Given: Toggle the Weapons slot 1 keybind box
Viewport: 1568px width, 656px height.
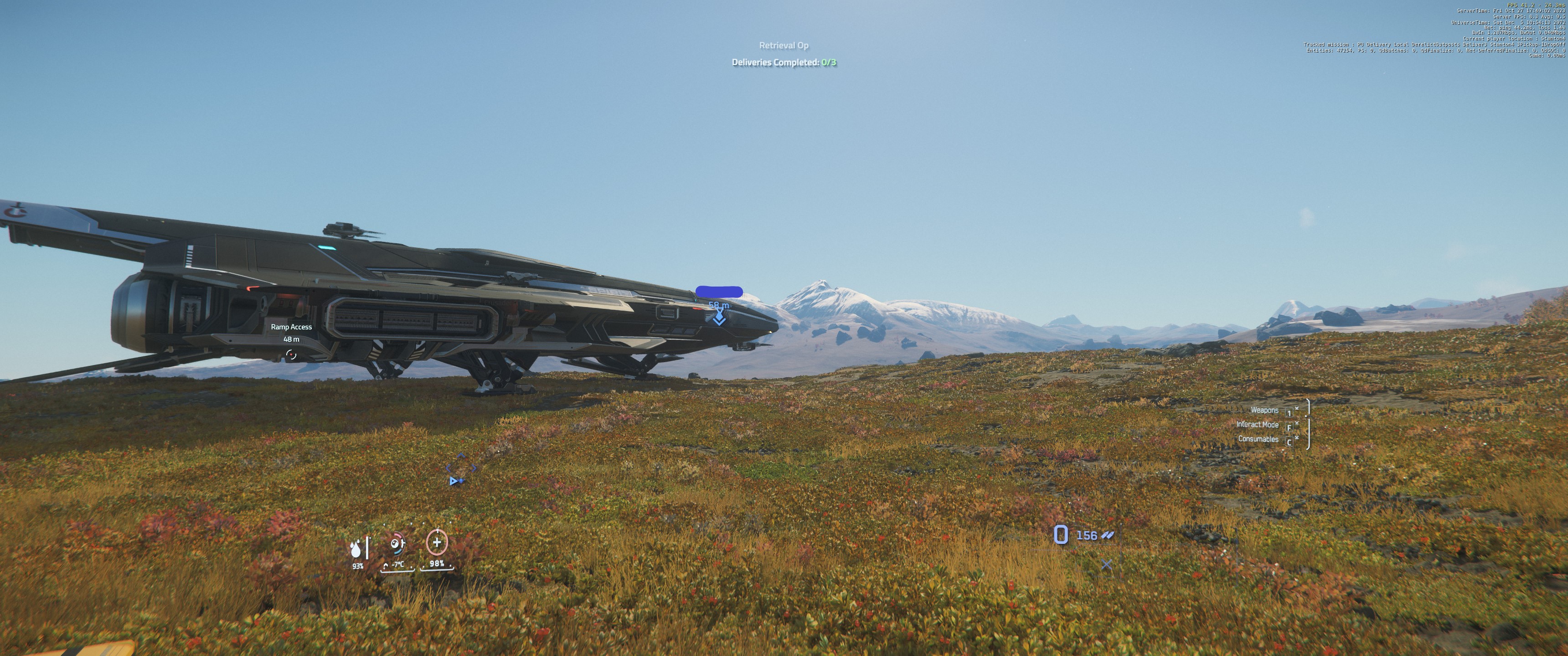Looking at the screenshot, I should tap(1290, 413).
